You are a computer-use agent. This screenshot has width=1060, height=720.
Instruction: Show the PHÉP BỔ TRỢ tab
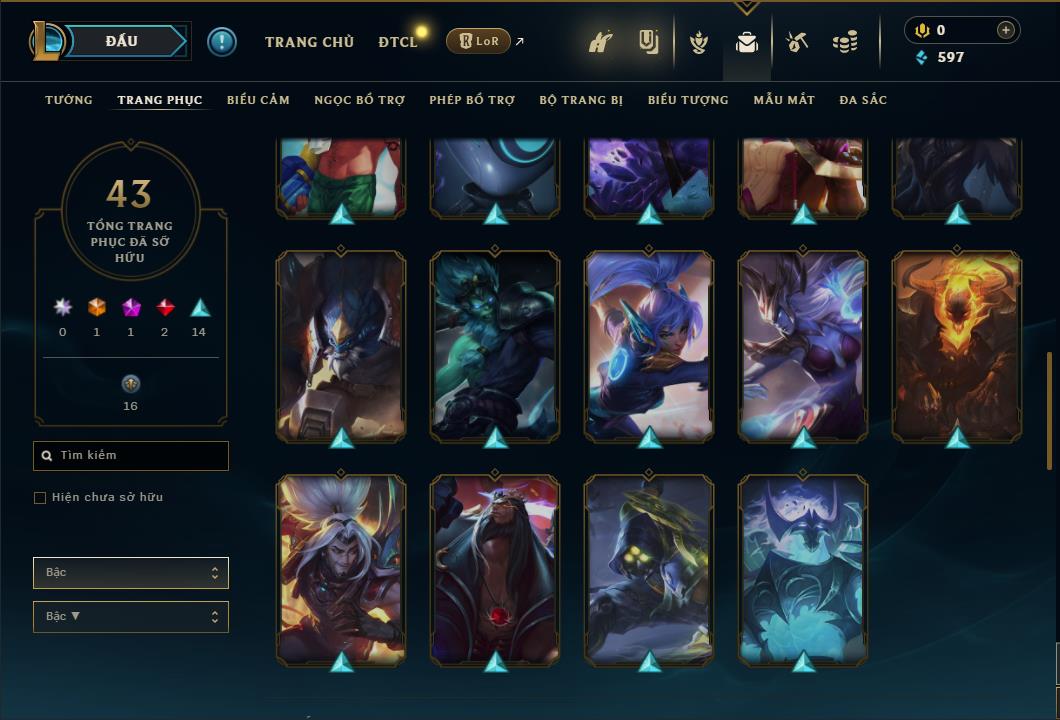click(x=472, y=100)
